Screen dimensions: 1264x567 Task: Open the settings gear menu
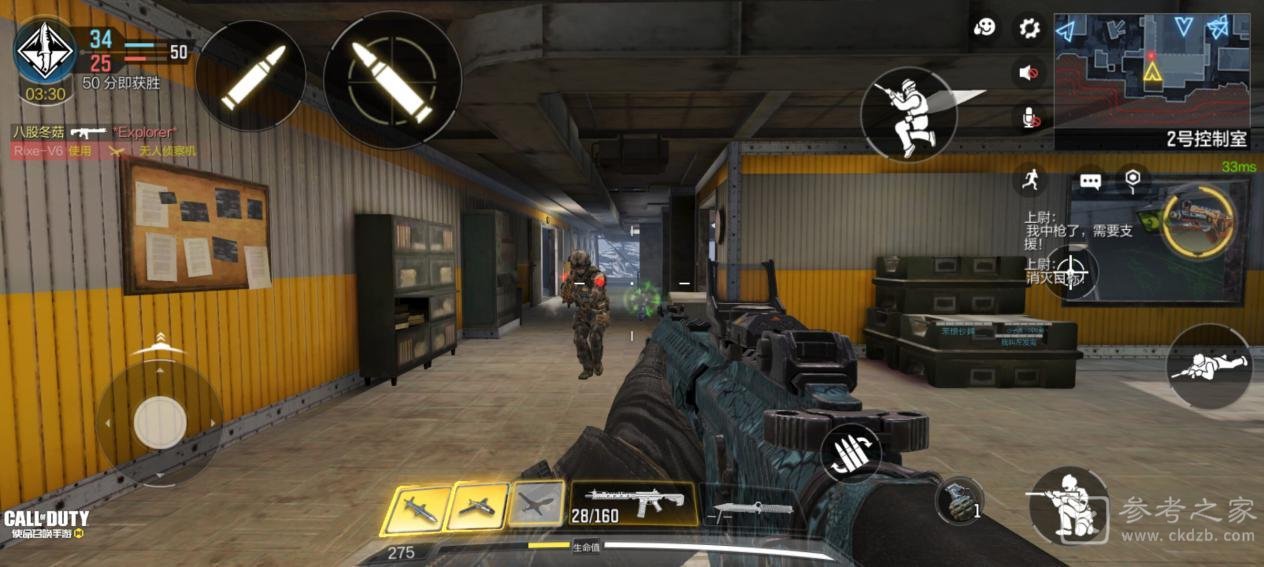pos(1029,28)
